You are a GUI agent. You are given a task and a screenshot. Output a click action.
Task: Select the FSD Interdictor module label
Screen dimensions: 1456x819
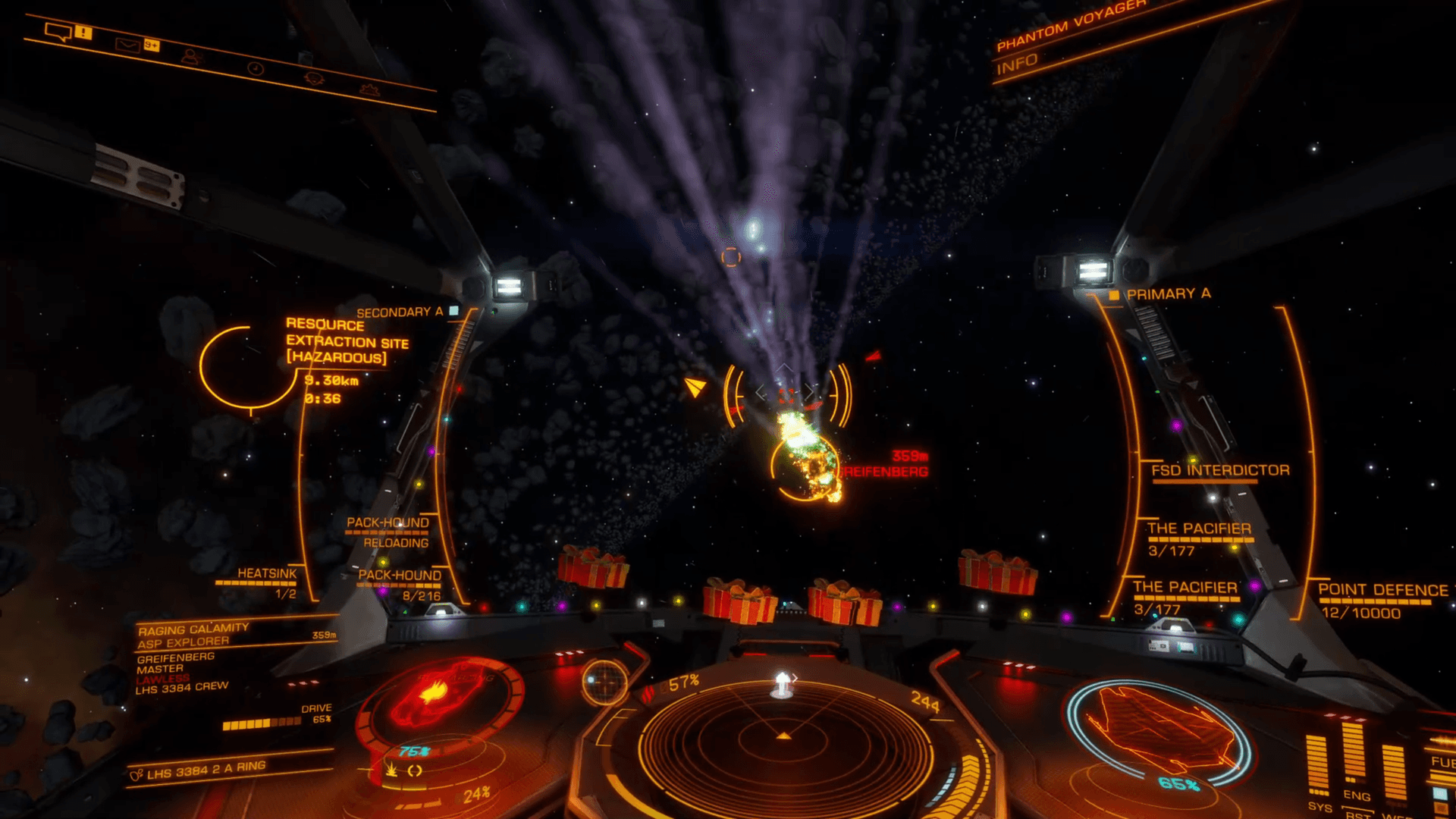(1220, 470)
